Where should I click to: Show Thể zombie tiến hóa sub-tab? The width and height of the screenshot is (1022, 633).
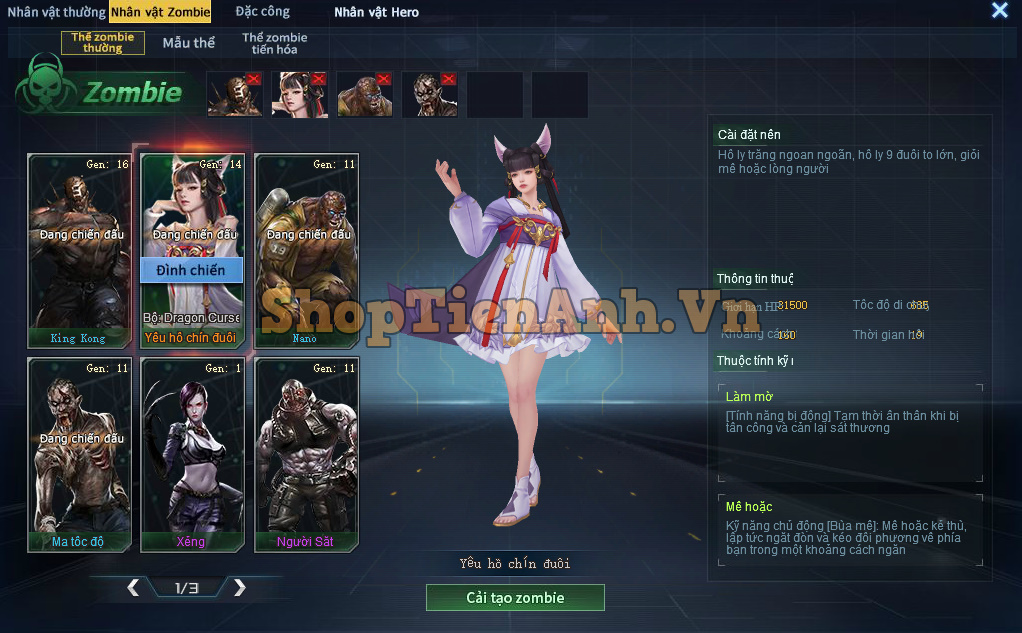click(x=274, y=43)
